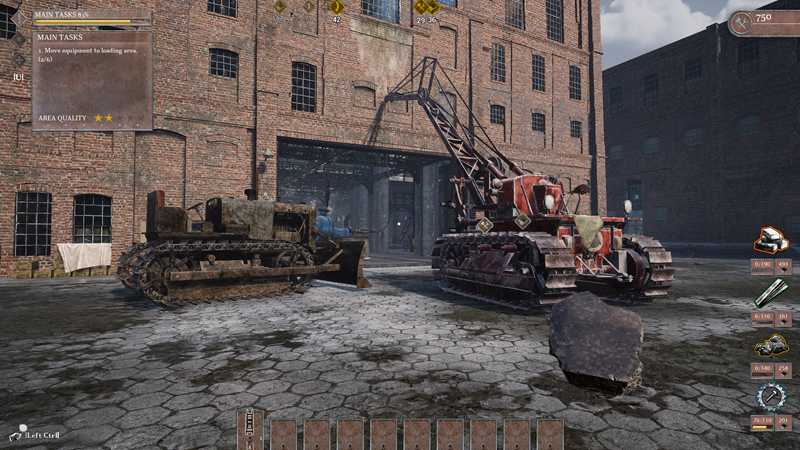
Task: Choose the green metal rods resource icon
Action: [771, 293]
